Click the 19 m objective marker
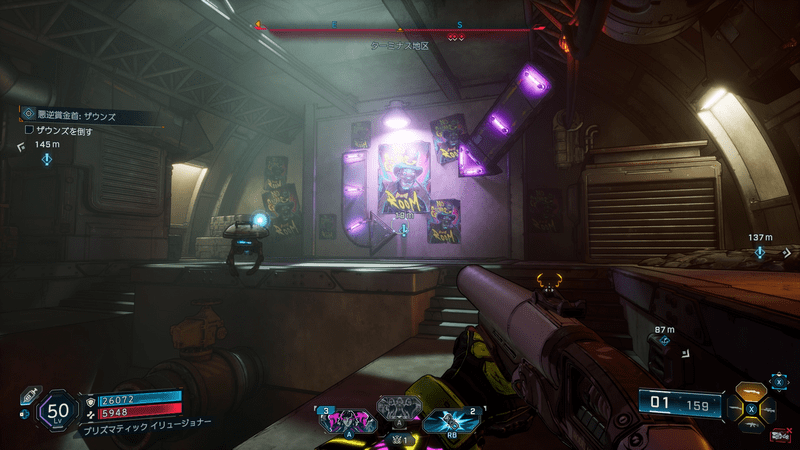The width and height of the screenshot is (800, 450). point(404,229)
